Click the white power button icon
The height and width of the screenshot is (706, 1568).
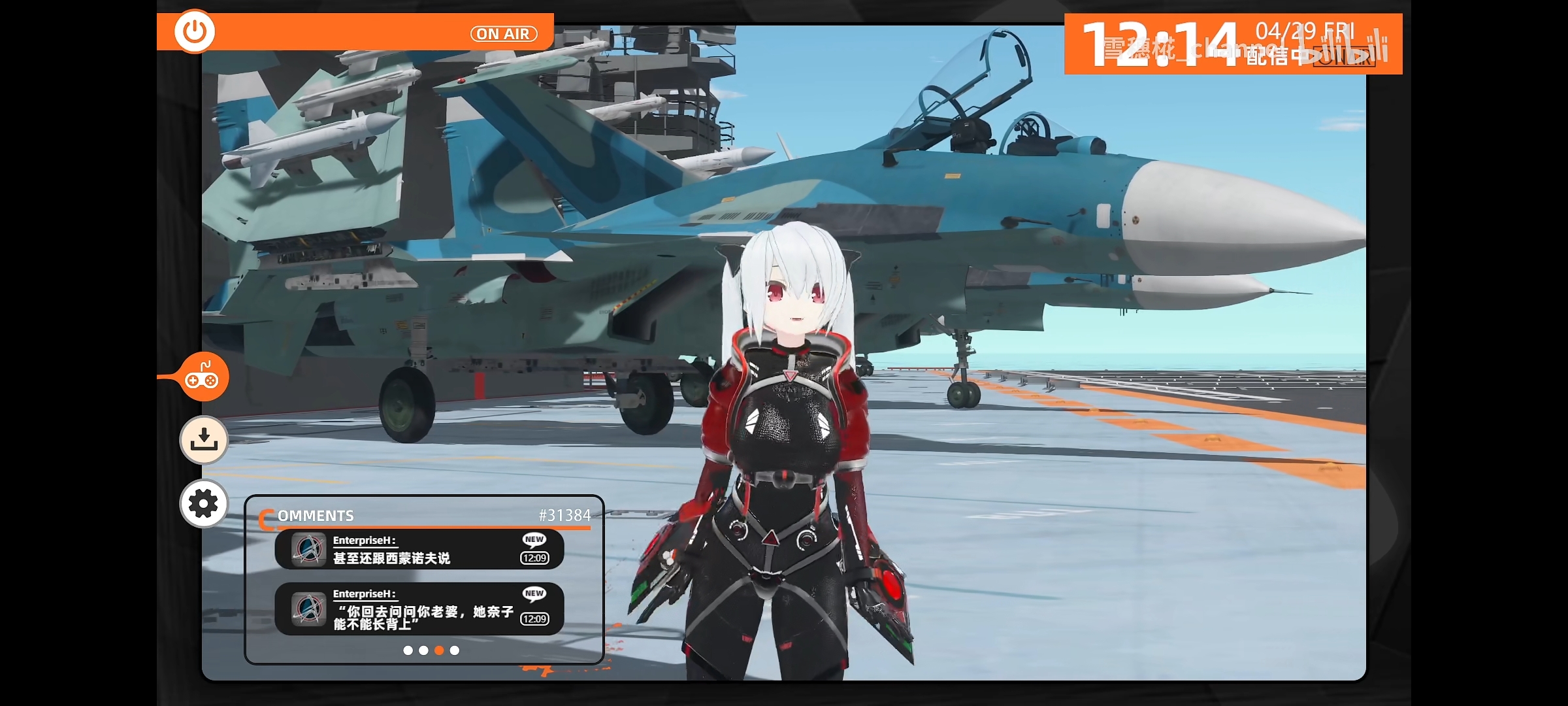[195, 31]
